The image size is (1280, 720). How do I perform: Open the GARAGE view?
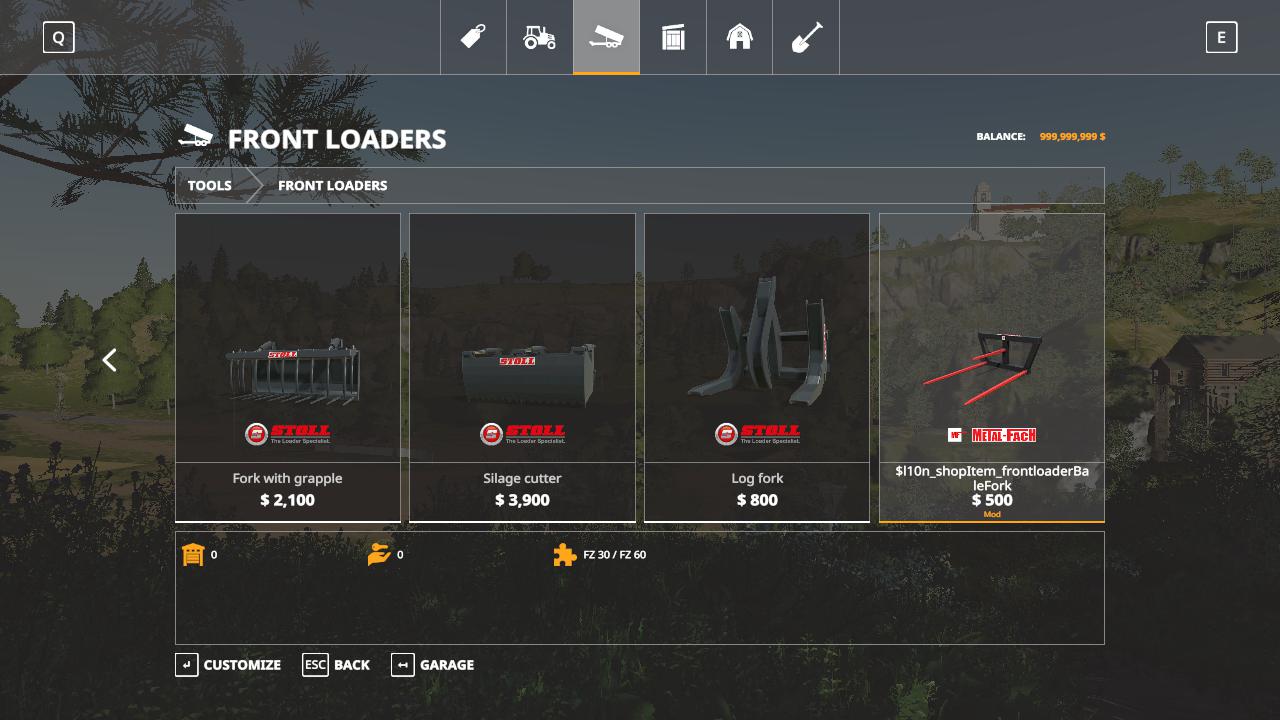pos(433,665)
